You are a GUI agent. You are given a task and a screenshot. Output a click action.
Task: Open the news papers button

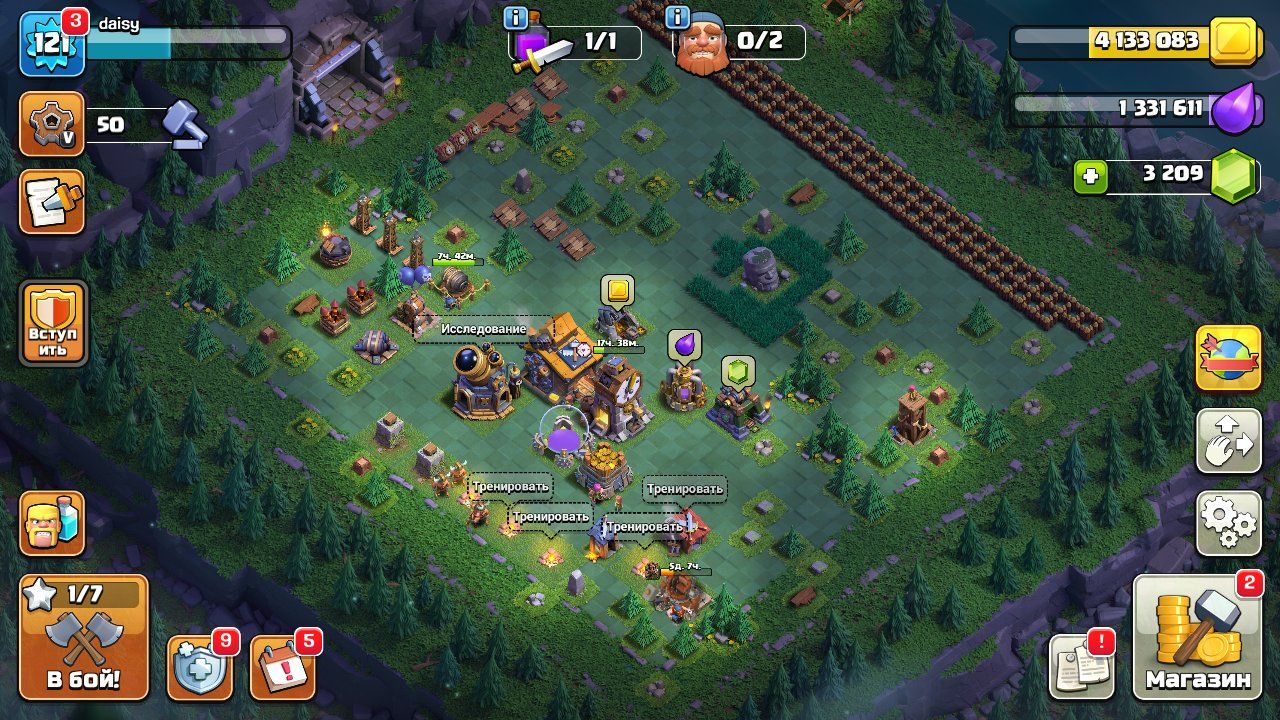[x=1081, y=666]
